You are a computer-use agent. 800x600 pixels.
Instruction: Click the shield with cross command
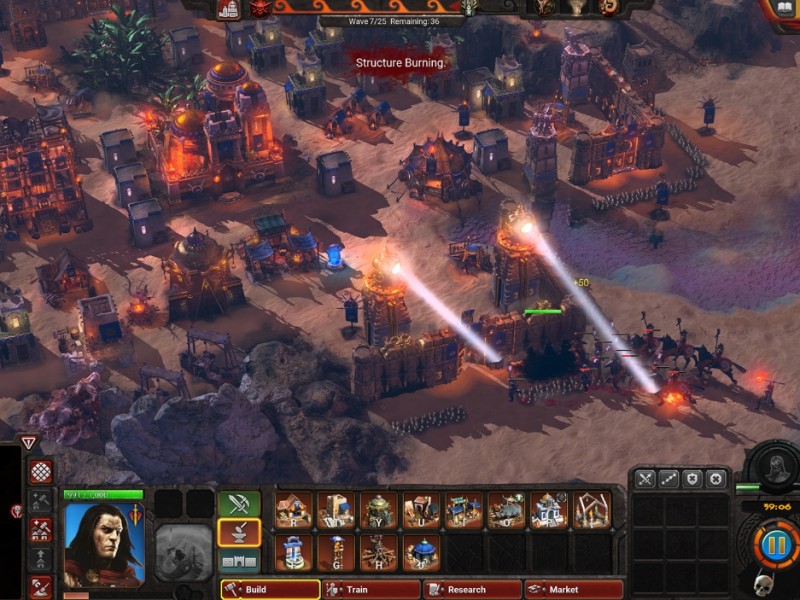[x=692, y=480]
